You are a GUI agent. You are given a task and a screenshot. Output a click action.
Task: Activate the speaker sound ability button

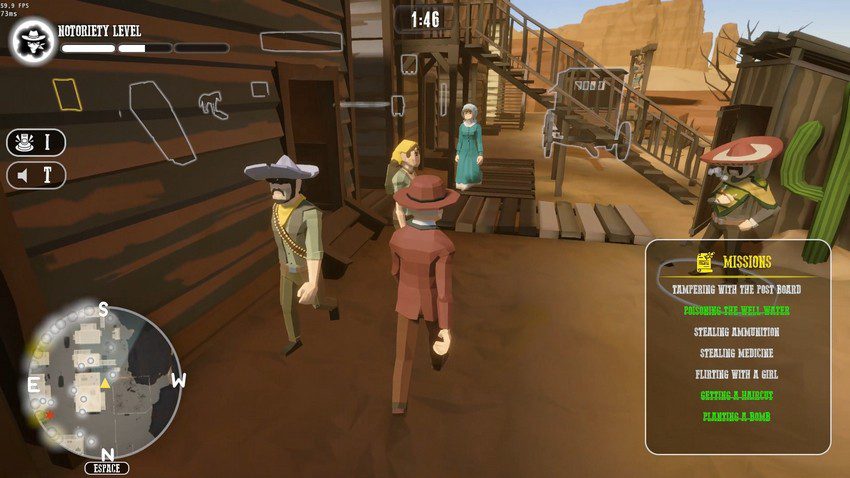coord(36,176)
